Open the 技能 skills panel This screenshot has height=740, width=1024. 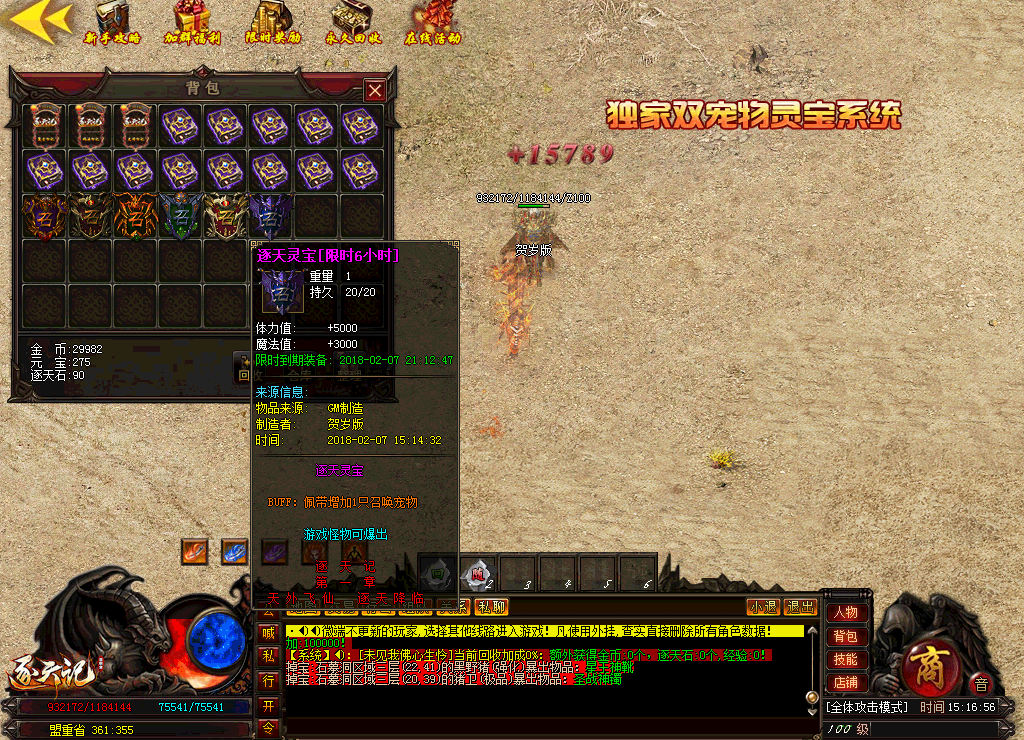pos(846,660)
